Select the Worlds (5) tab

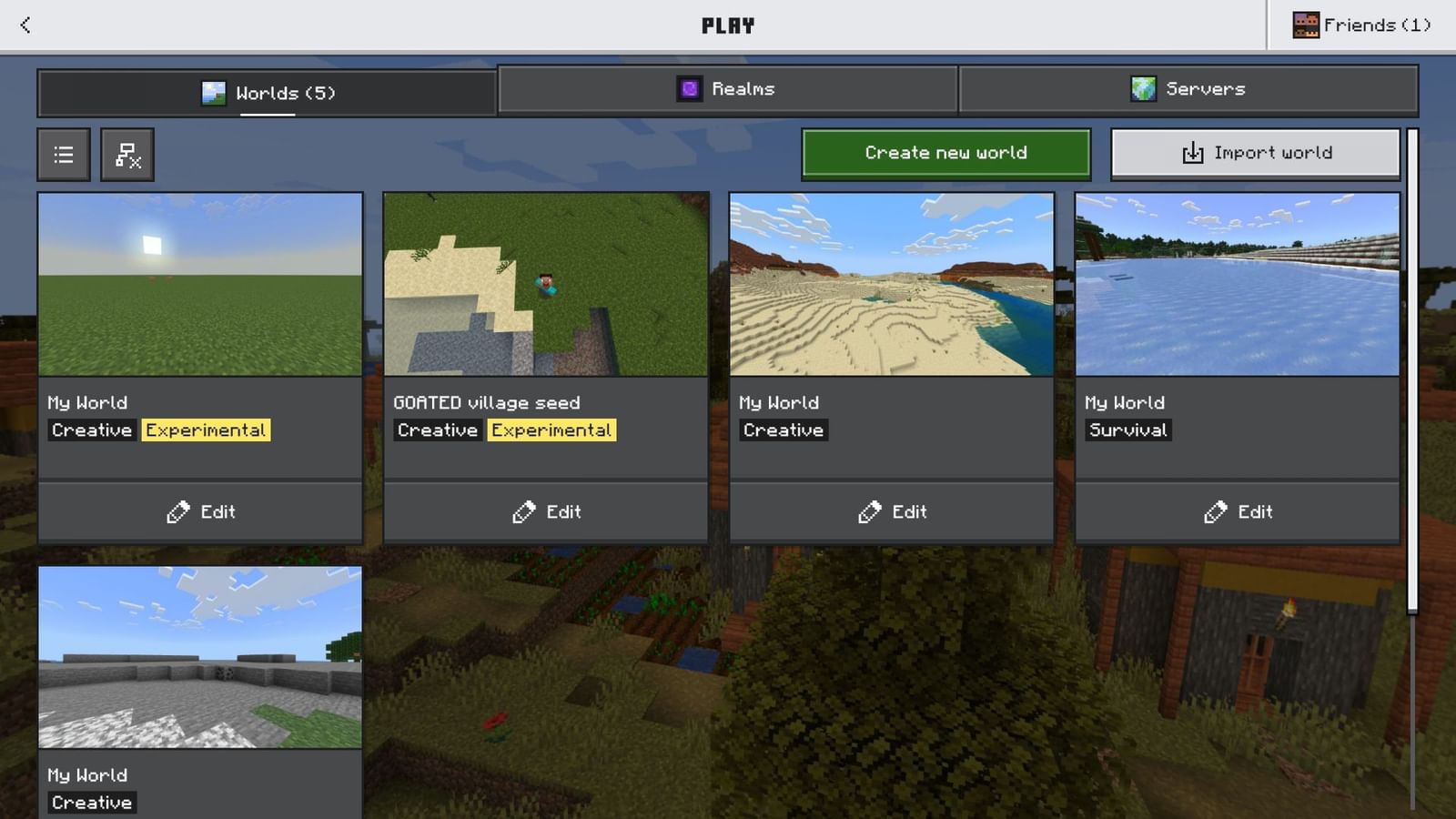[x=266, y=92]
